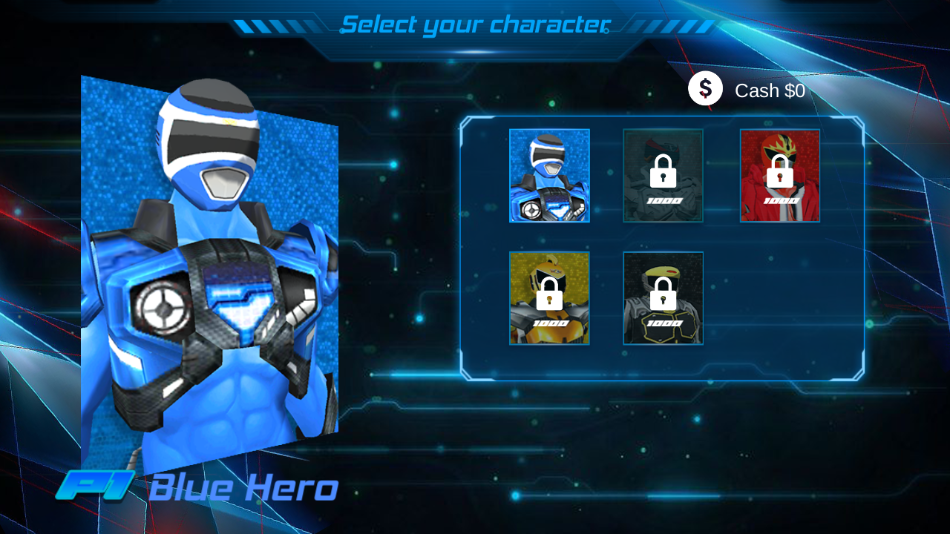Screen dimensions: 950x534
Task: Select the locked yellow hero tile
Action: click(x=549, y=298)
